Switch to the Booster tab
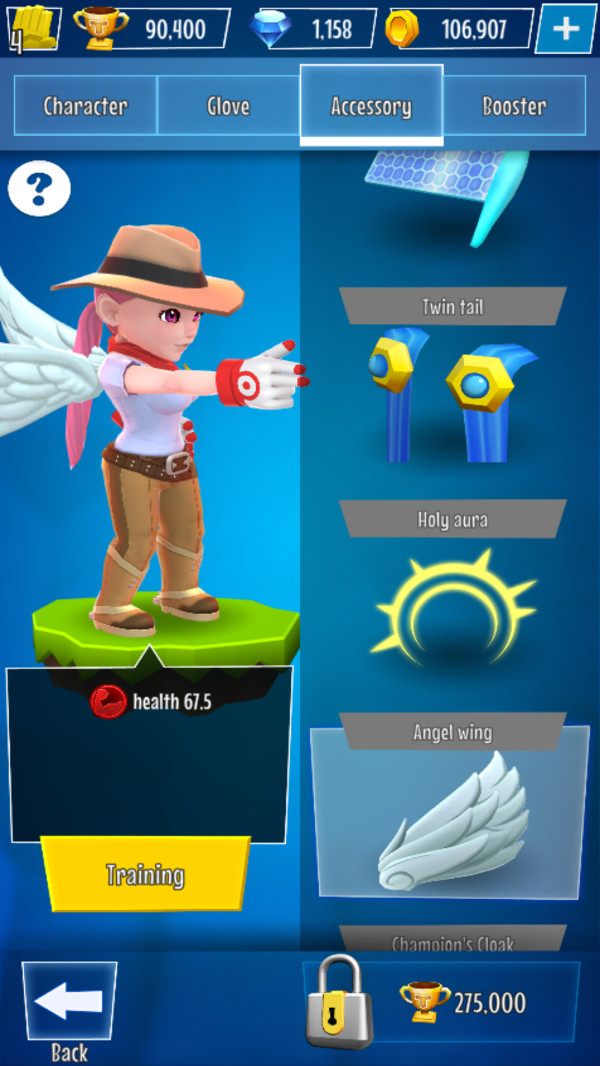The height and width of the screenshot is (1066, 600). pos(514,106)
